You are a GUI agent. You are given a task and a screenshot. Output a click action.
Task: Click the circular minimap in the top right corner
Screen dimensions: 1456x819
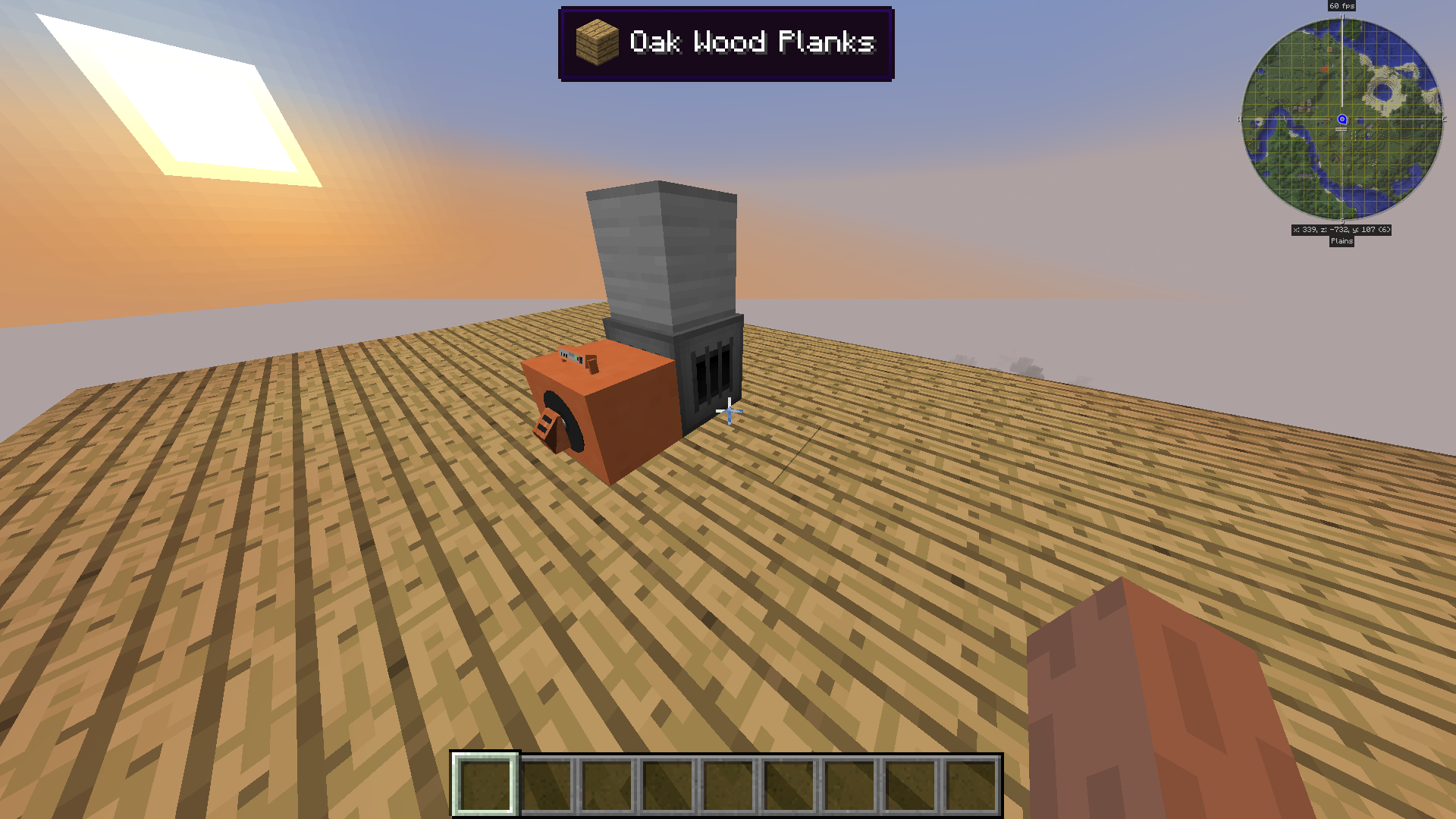coord(1342,119)
